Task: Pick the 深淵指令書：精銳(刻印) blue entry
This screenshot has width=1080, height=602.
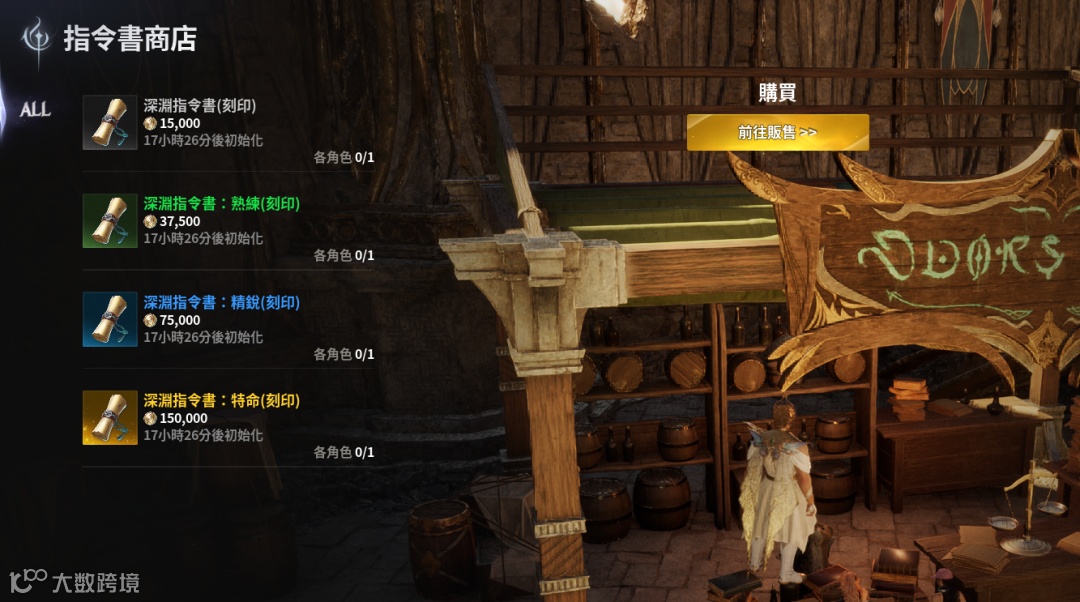Action: (228, 320)
